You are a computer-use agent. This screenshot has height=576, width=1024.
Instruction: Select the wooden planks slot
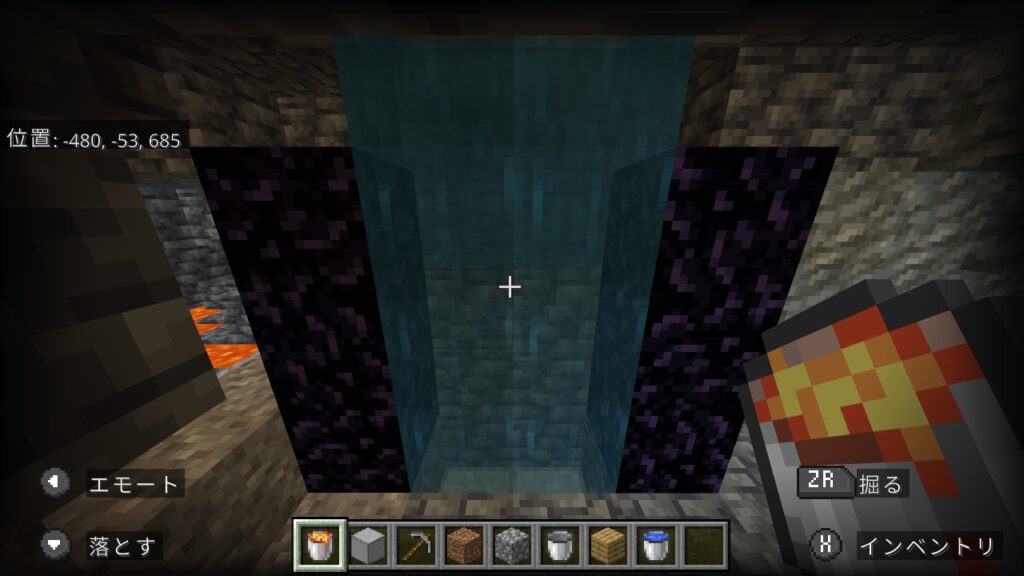(607, 545)
